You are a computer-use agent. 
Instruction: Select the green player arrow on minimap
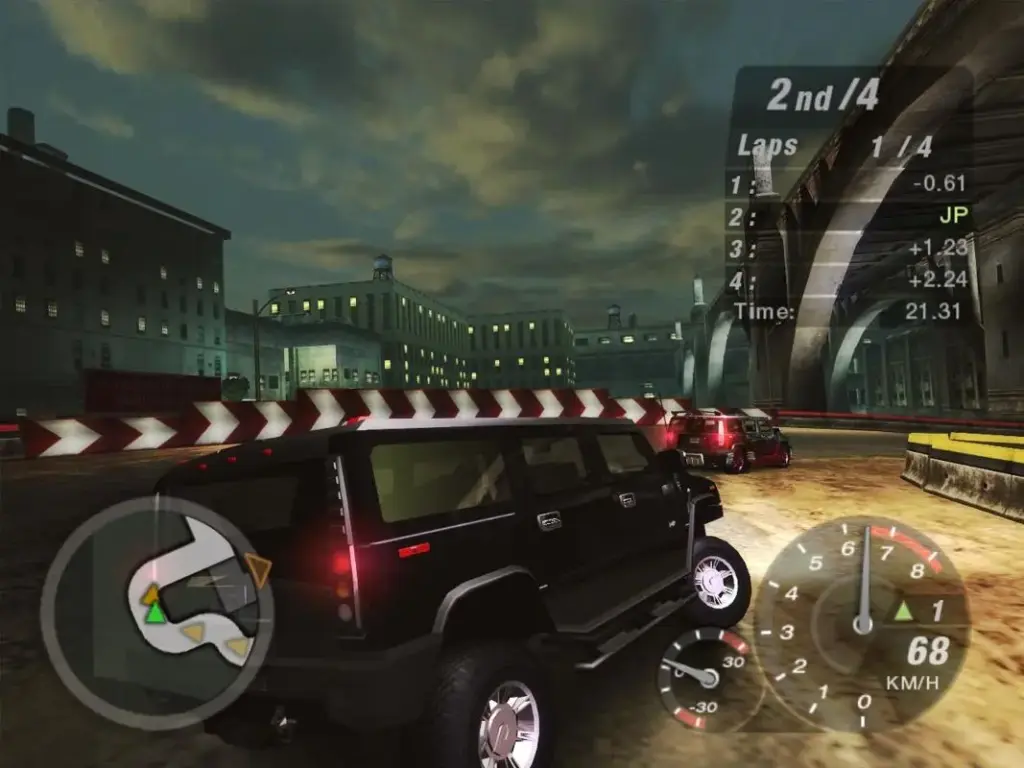coord(155,612)
